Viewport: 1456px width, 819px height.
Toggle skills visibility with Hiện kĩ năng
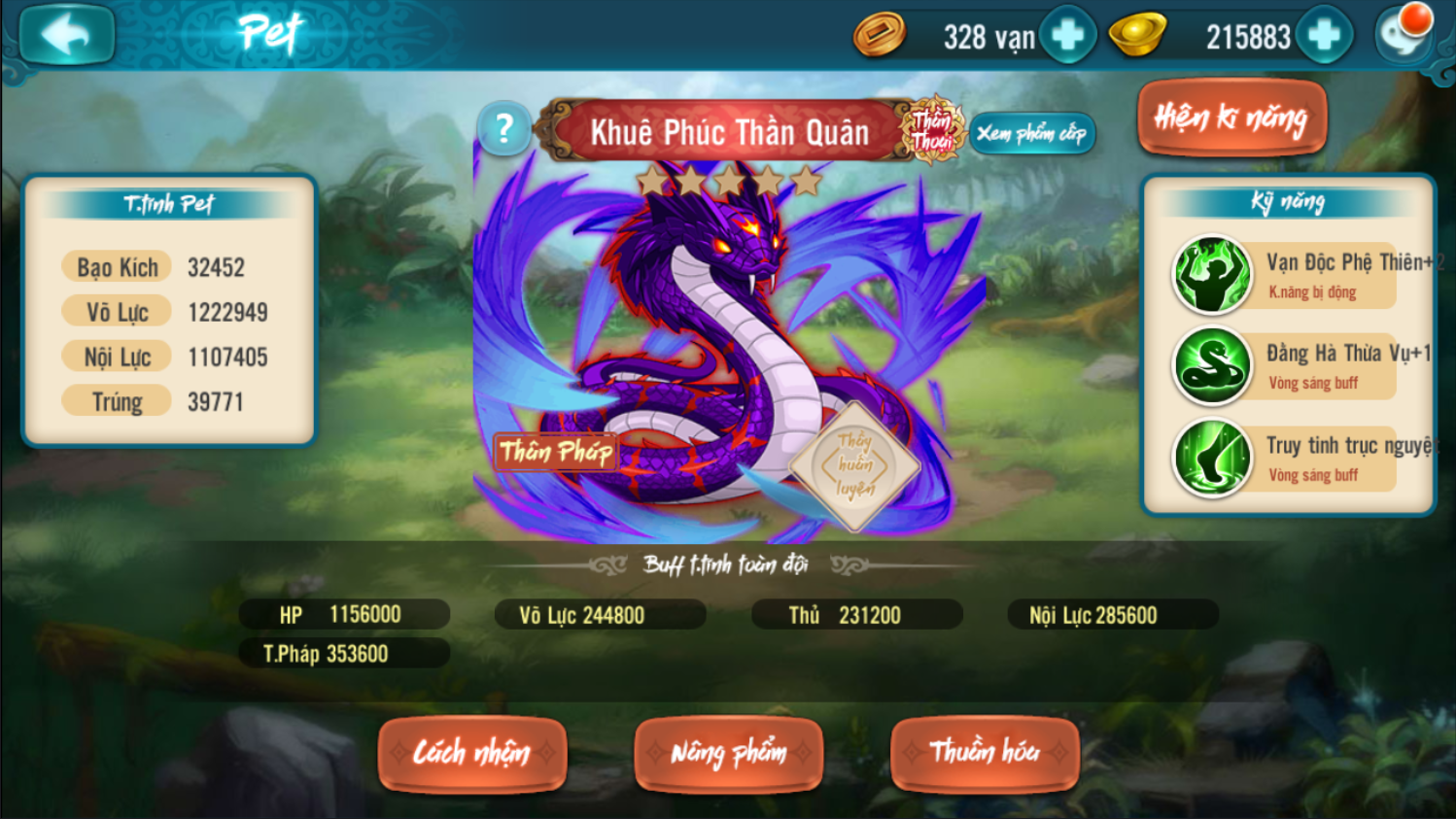tap(1231, 117)
